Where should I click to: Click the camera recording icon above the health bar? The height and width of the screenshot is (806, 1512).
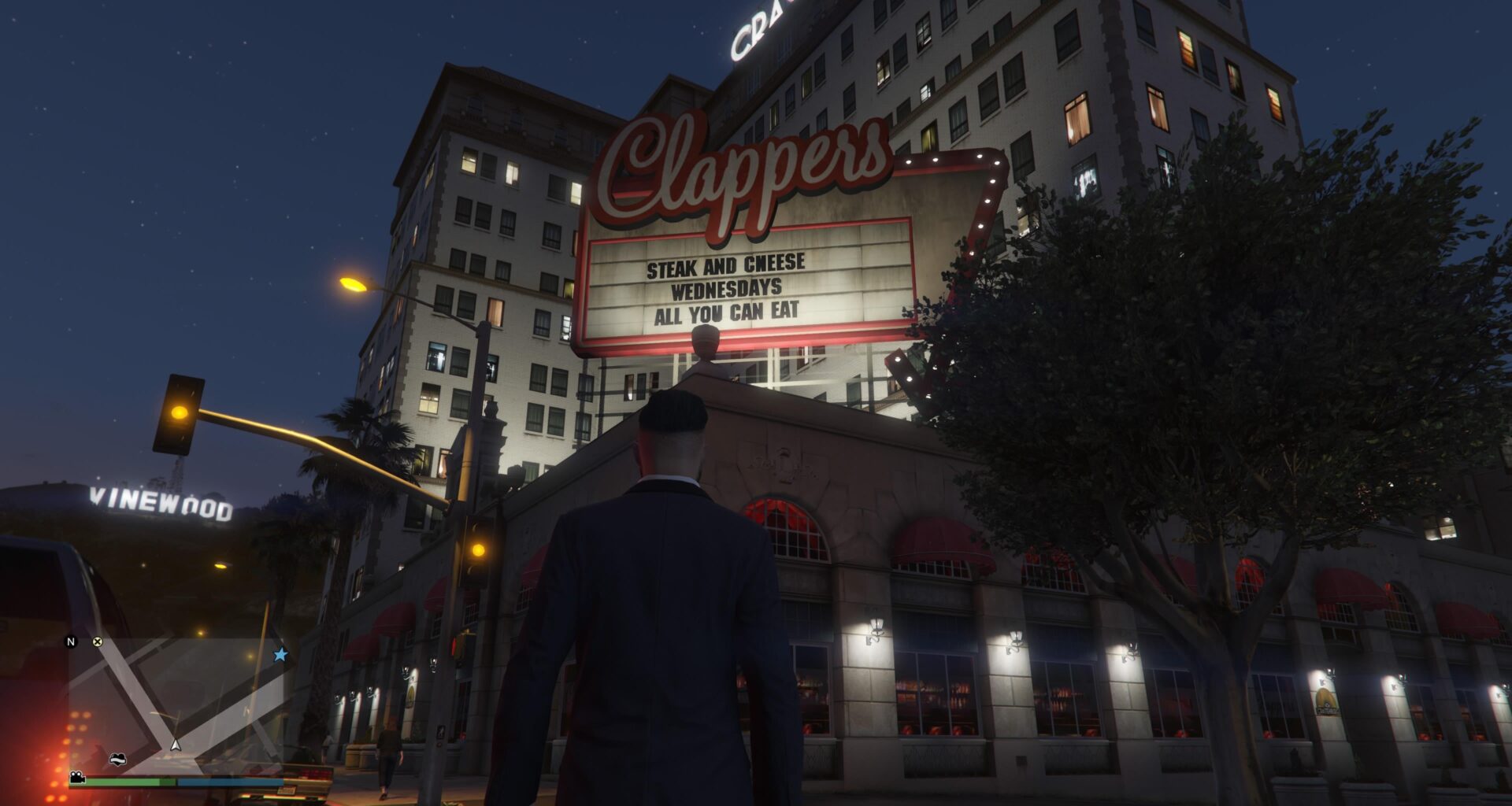(76, 778)
